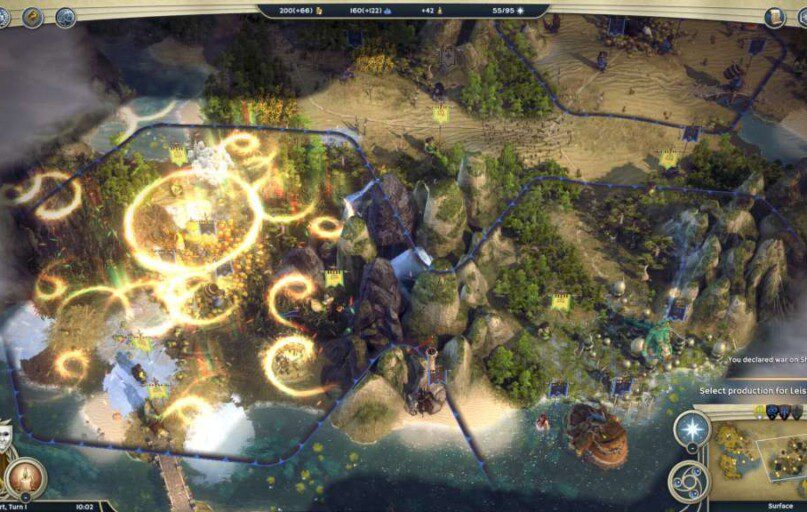Click the blue-grey round button in top-left bar
The width and height of the screenshot is (807, 512).
pyautogui.click(x=66, y=17)
